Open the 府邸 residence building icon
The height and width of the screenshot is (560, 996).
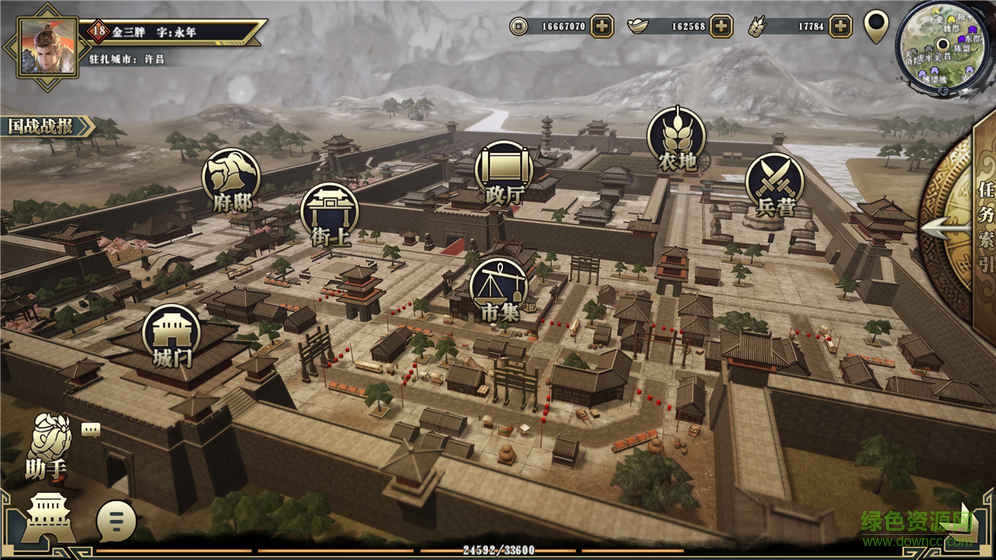231,176
